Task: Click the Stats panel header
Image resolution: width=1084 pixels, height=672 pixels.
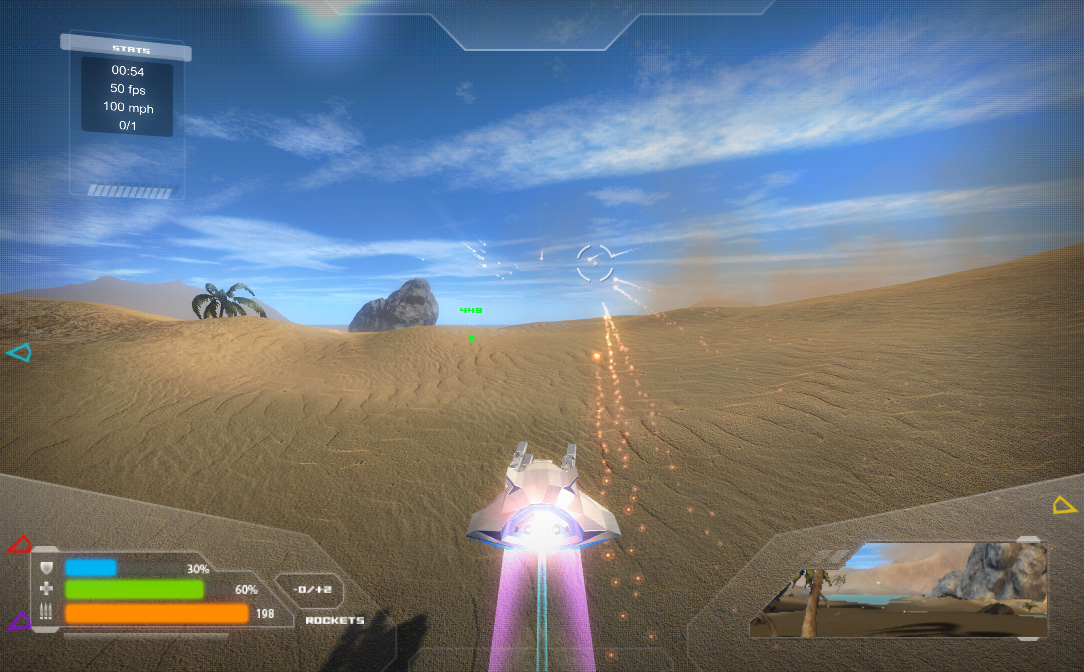Action: click(x=131, y=49)
